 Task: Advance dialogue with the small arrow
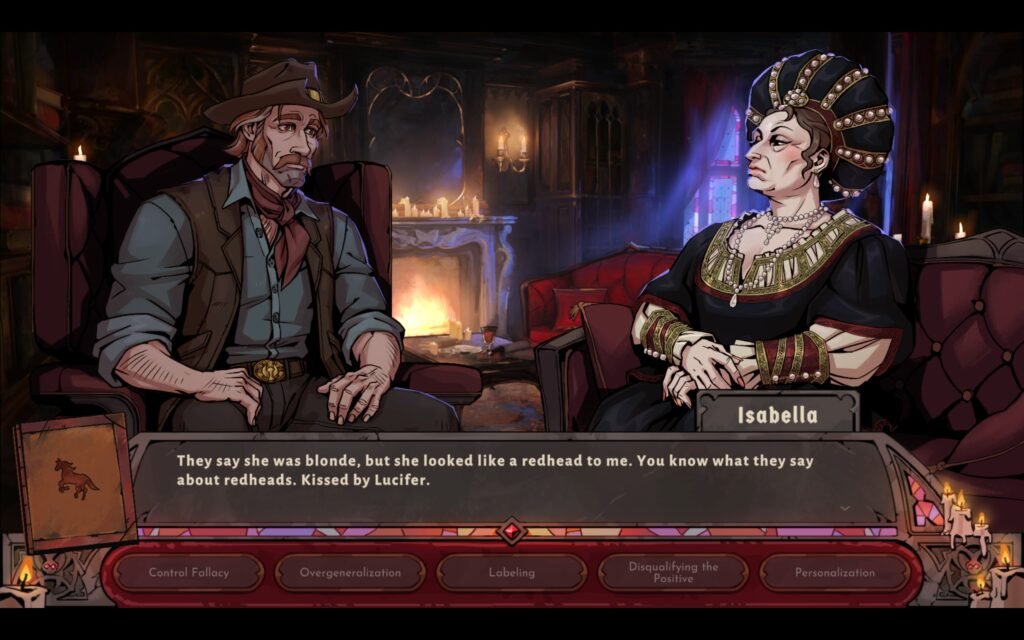845,508
